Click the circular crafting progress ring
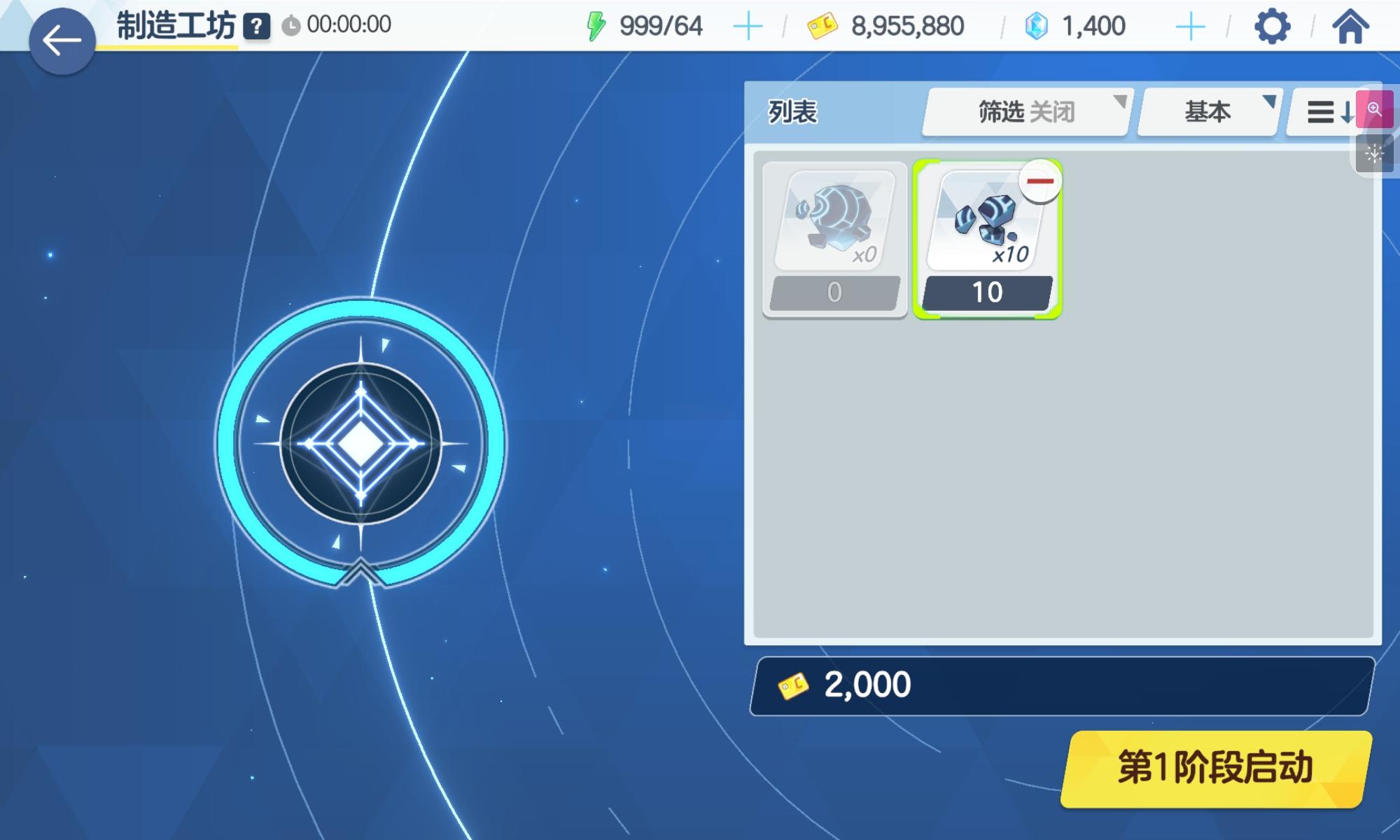The image size is (1400, 840). click(x=363, y=441)
